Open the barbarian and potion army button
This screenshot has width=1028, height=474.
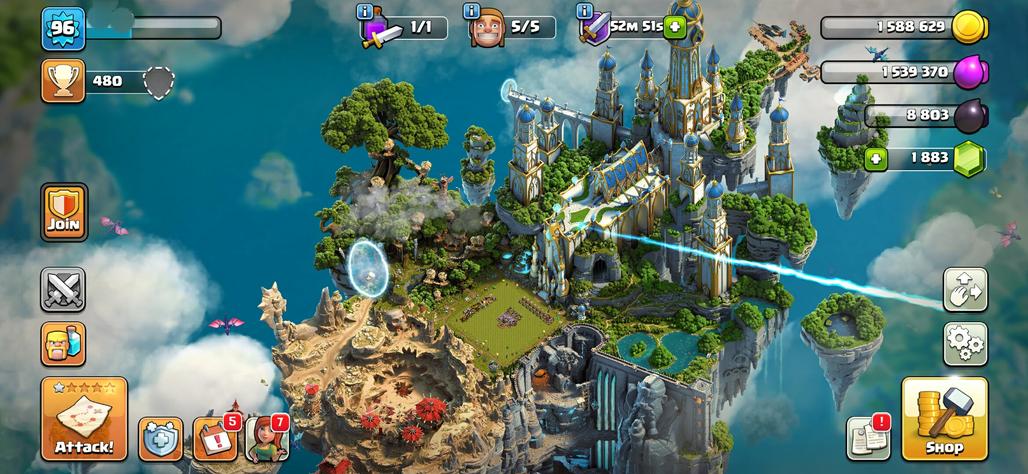(63, 344)
